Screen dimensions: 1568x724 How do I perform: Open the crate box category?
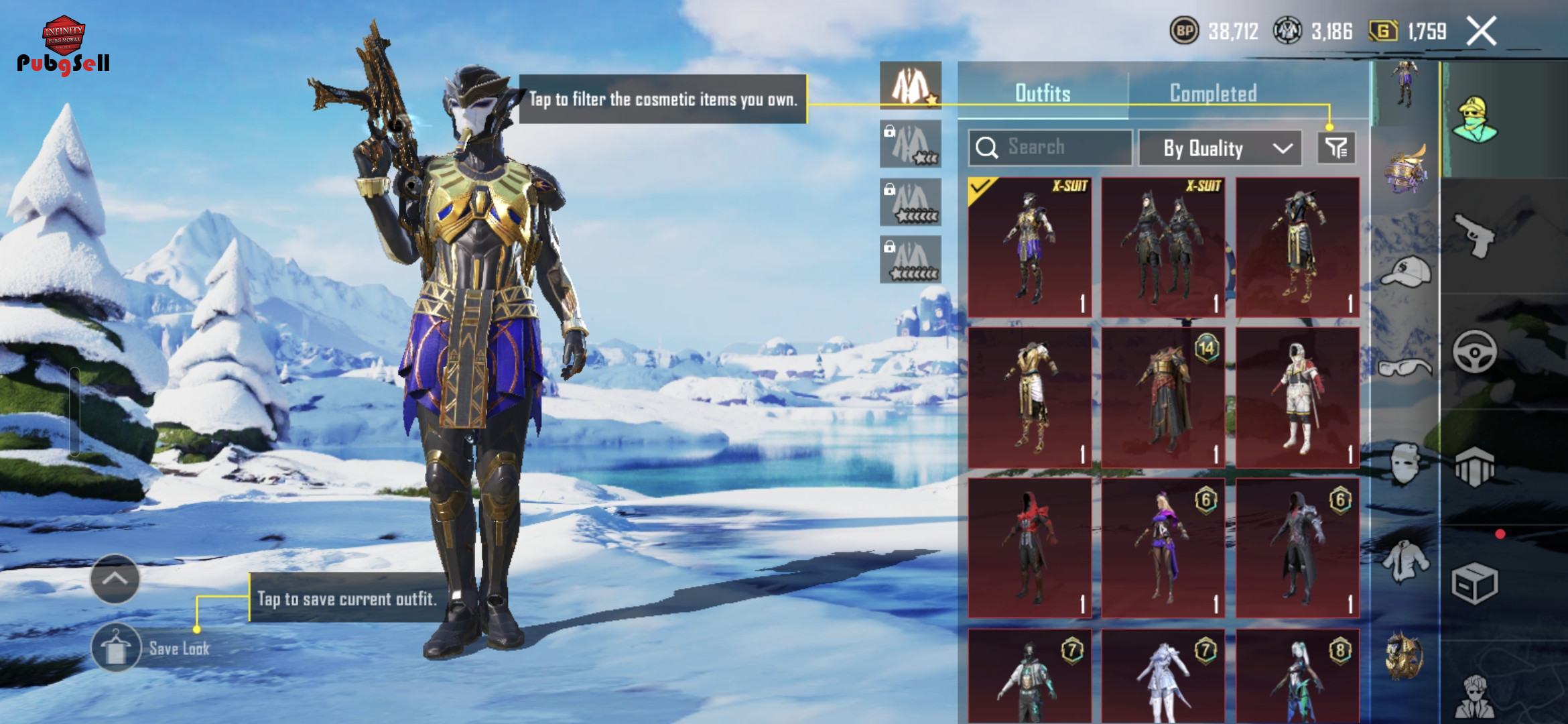click(1474, 583)
